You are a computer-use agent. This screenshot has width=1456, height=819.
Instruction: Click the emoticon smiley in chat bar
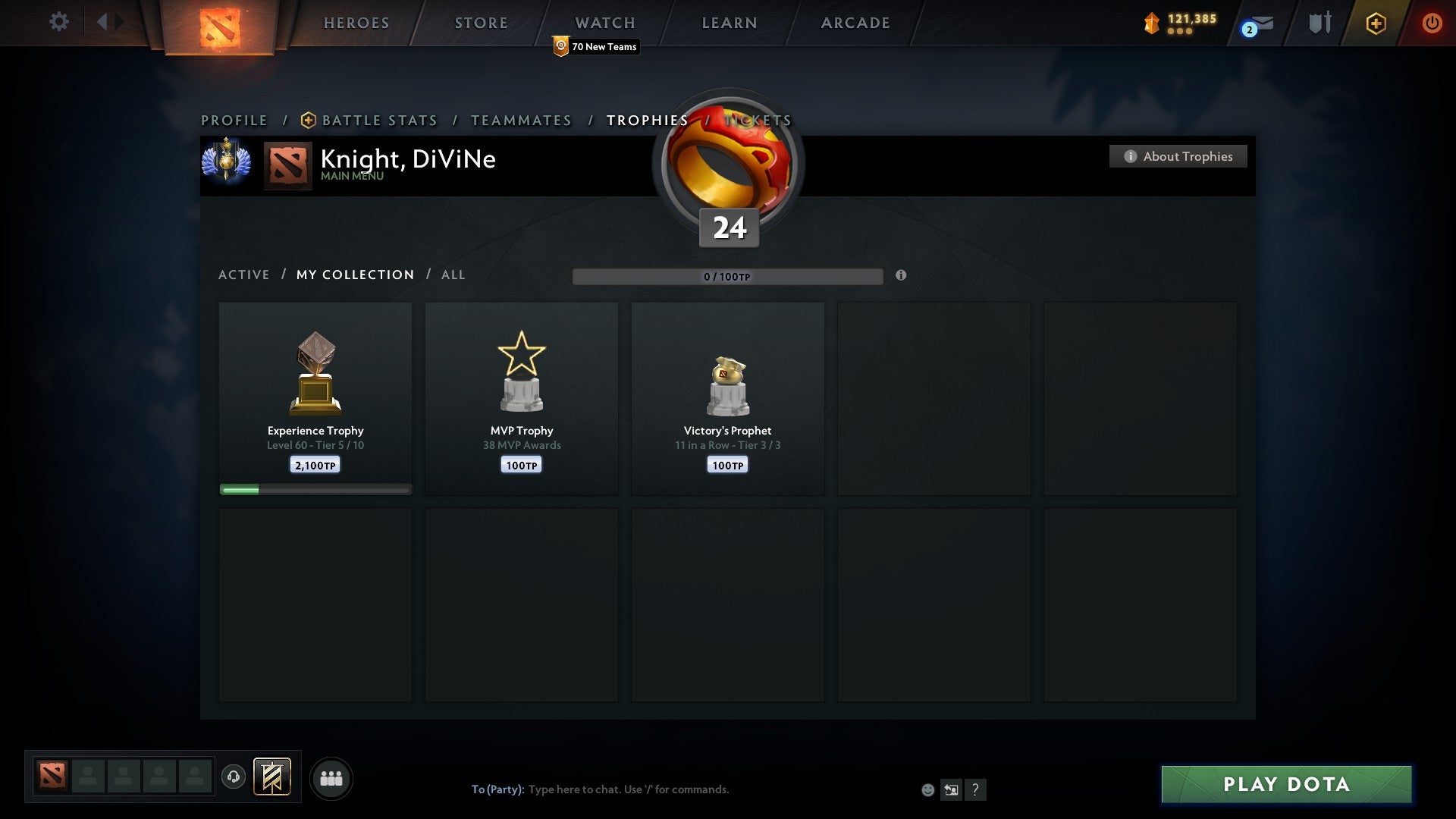pos(928,789)
